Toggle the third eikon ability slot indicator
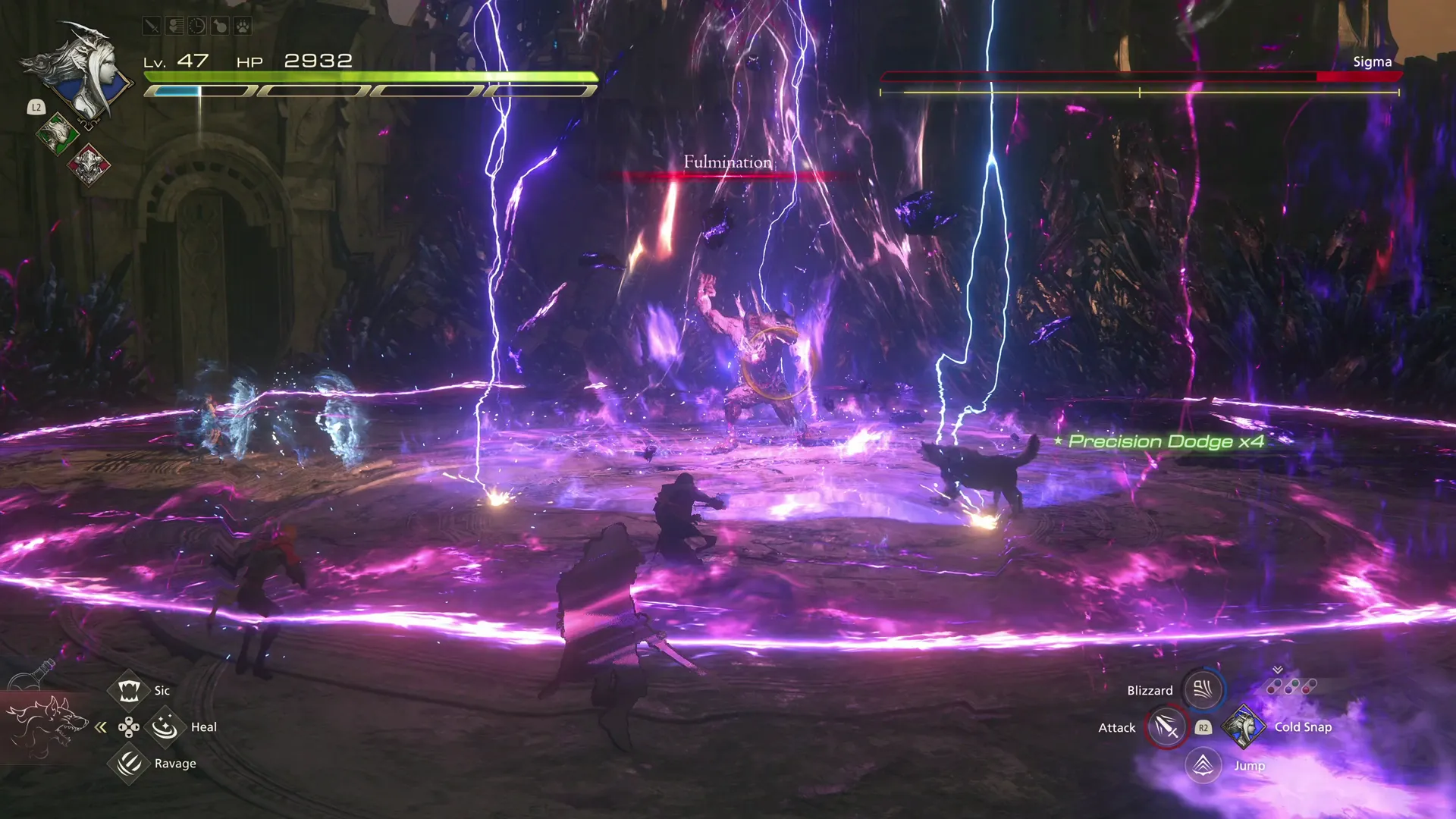This screenshot has height=819, width=1456. click(x=1309, y=685)
